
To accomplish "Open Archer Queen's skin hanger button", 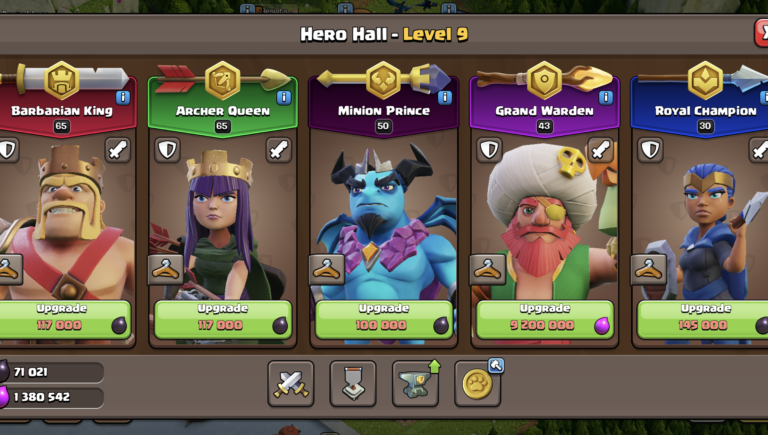I will [166, 268].
